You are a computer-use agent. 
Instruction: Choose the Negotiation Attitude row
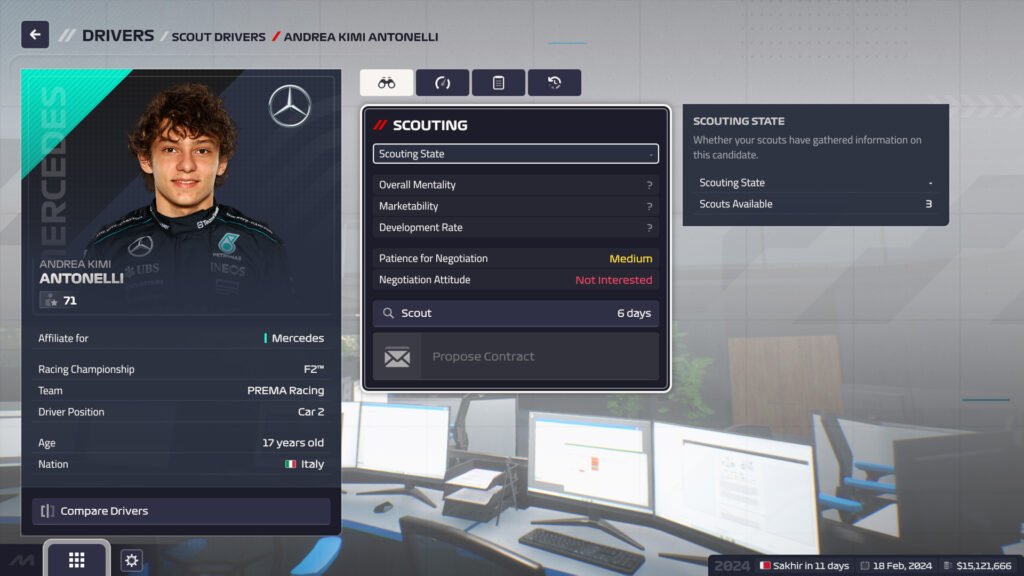(x=515, y=280)
